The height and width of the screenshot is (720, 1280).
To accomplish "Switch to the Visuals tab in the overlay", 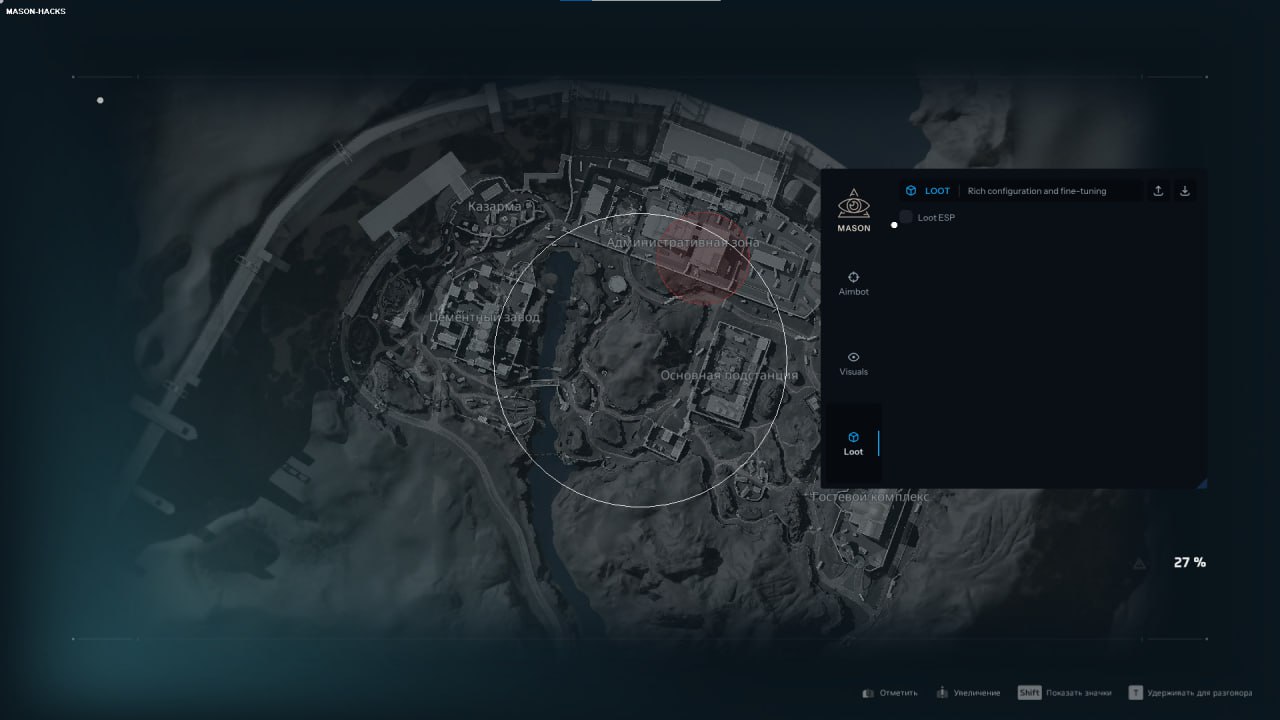I will [x=853, y=363].
